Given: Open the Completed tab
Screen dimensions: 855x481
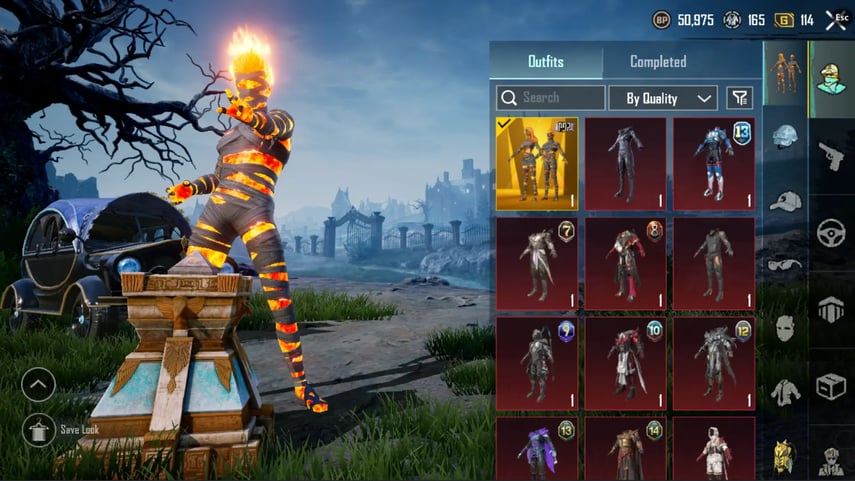Looking at the screenshot, I should 657,62.
